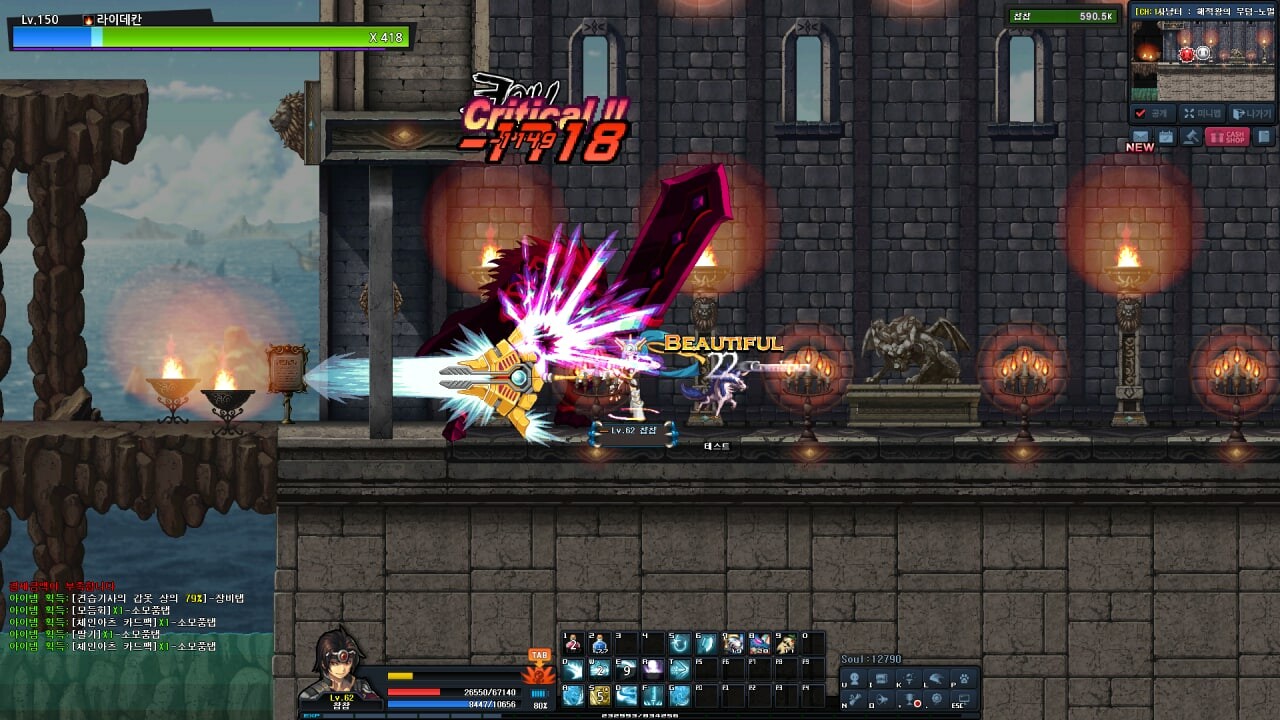Open the mail envelope icon

click(1141, 136)
